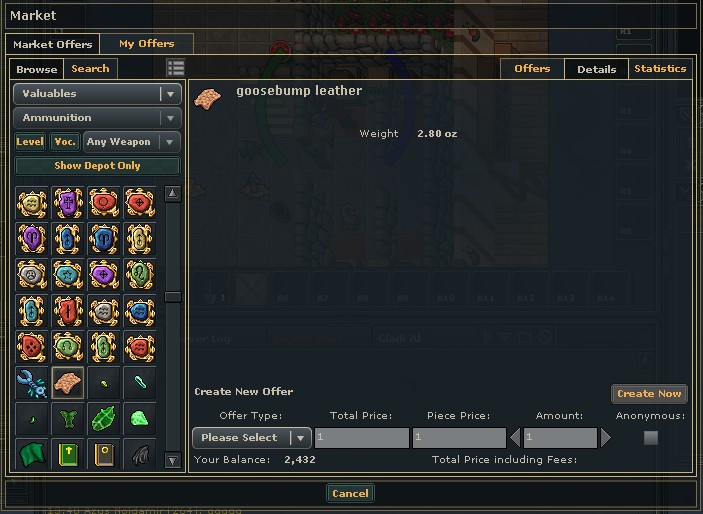703x514 pixels.
Task: Open the Market Offers tab
Action: [54, 44]
